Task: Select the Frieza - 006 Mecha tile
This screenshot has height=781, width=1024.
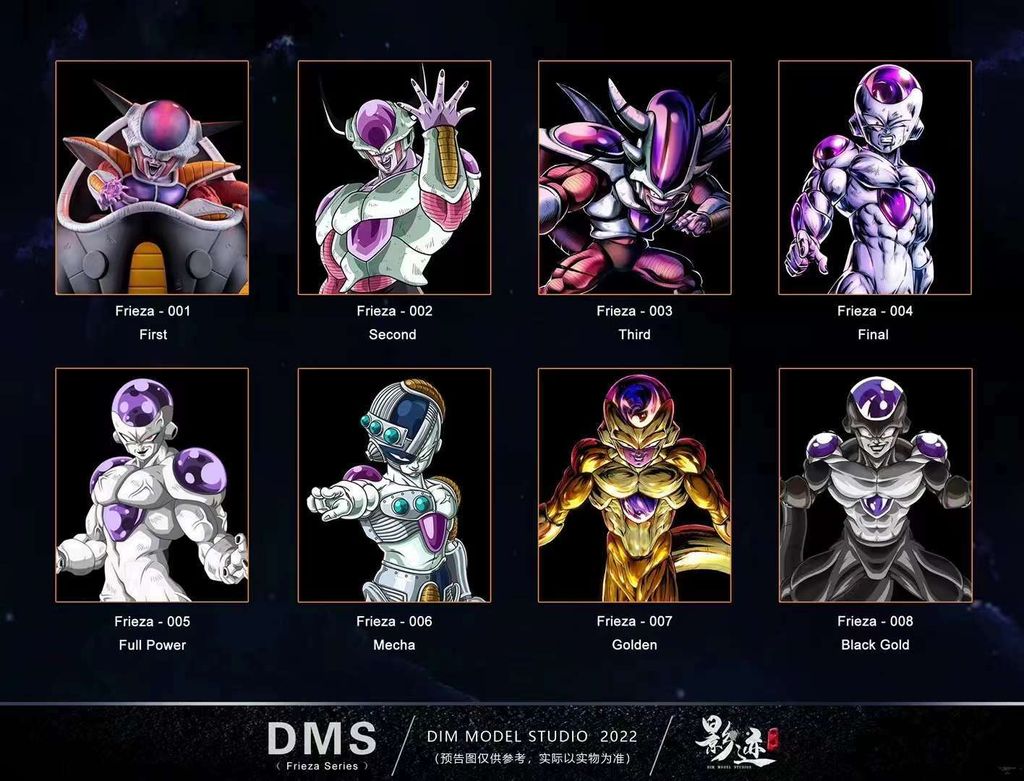Action: [394, 485]
